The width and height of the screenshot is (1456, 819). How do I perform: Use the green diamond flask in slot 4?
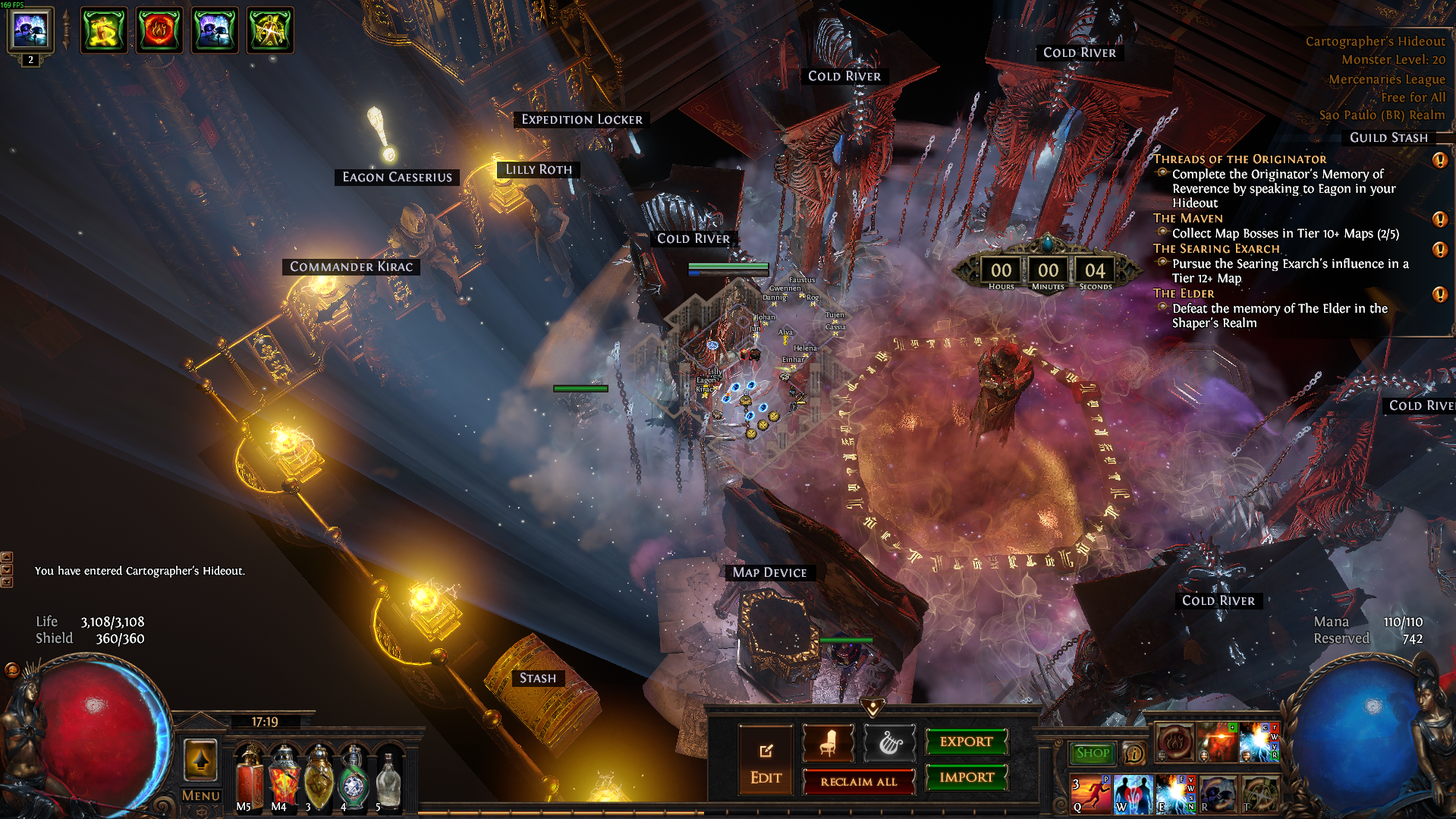click(x=354, y=777)
